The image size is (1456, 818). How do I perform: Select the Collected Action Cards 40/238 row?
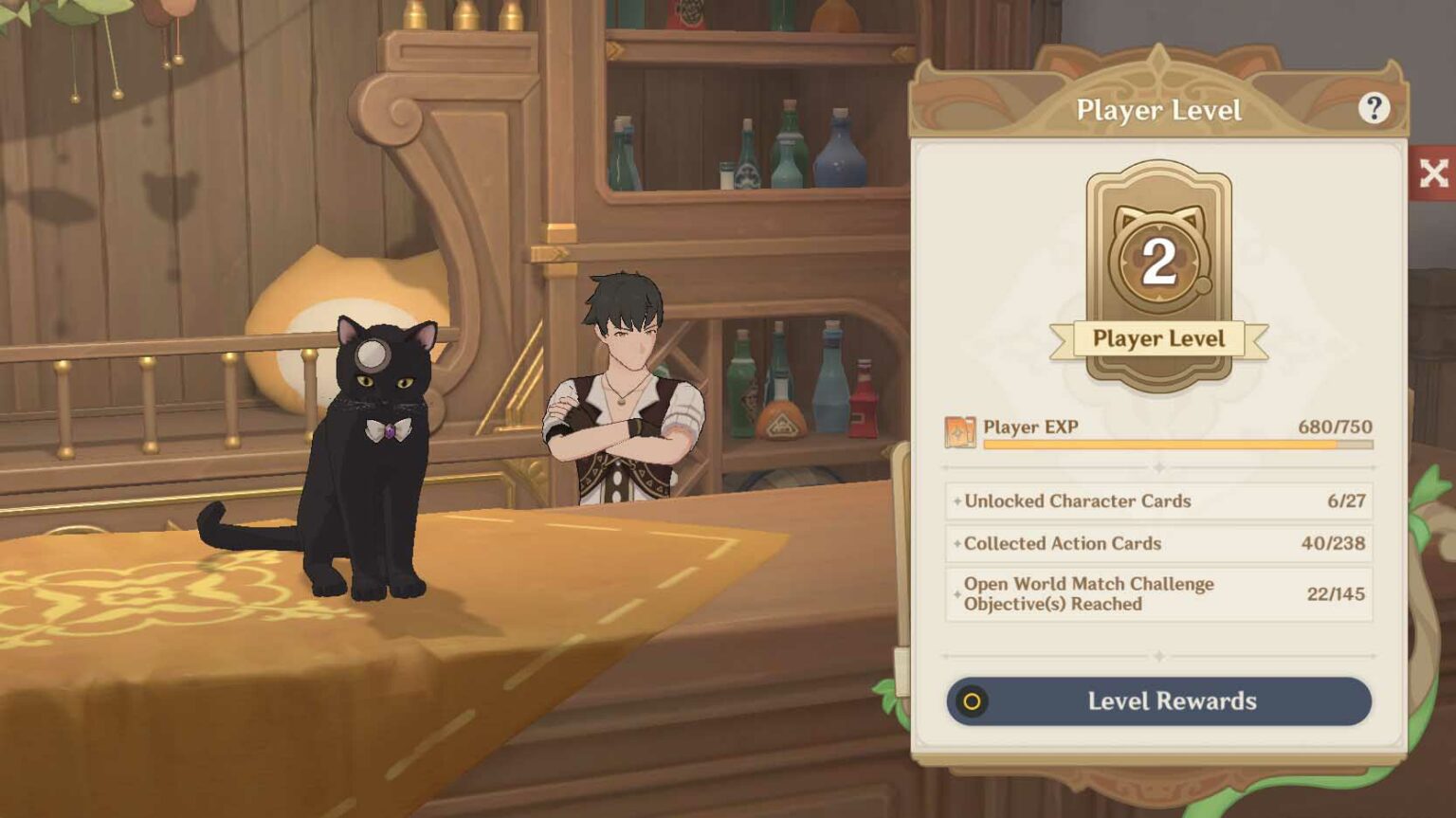click(1156, 544)
